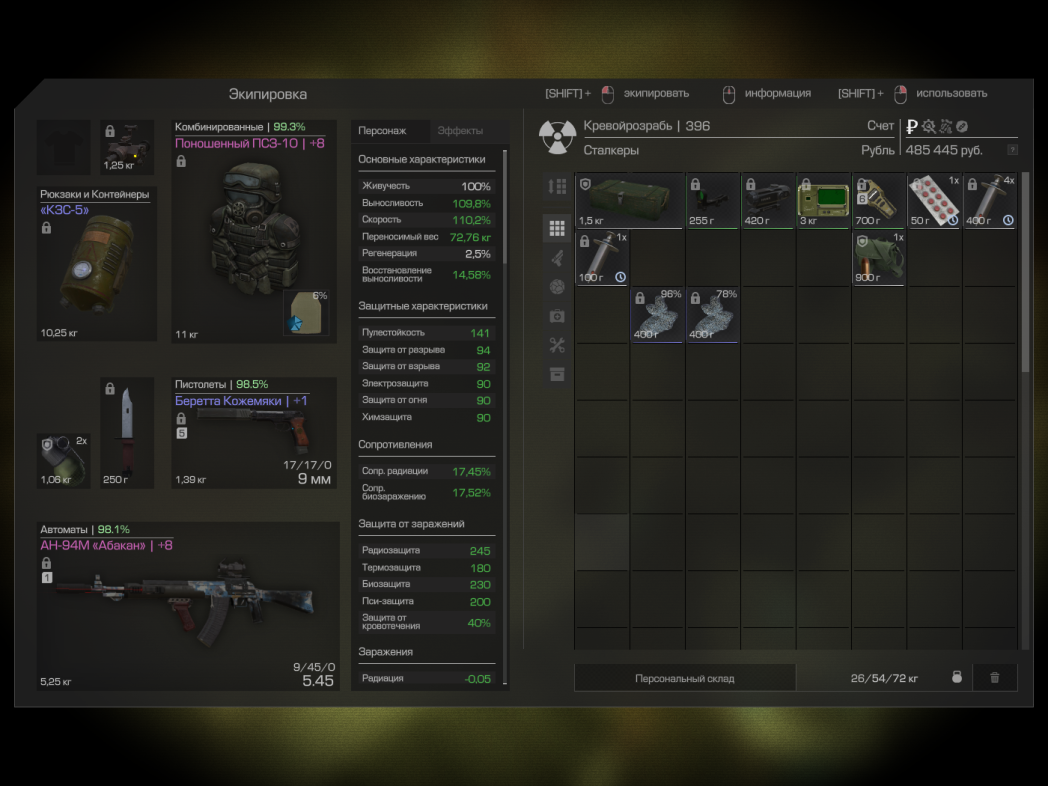Select the red pill blister pack
Viewport: 1048px width, 786px height.
coord(935,200)
